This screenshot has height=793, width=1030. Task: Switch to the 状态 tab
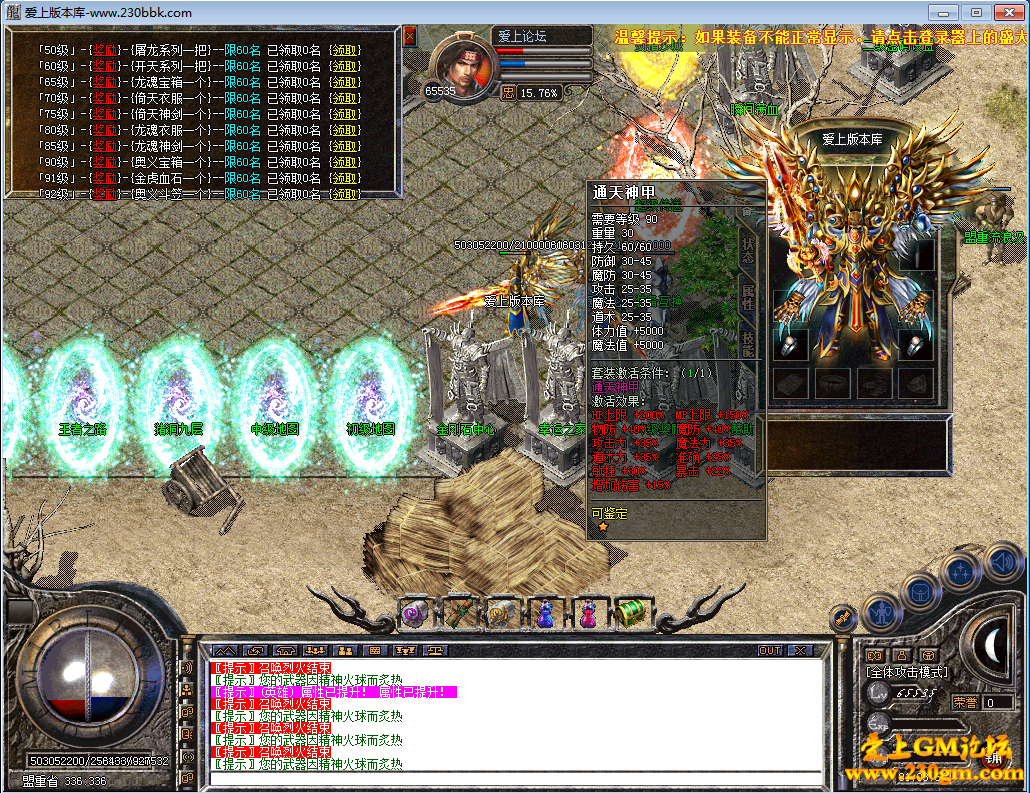click(747, 250)
